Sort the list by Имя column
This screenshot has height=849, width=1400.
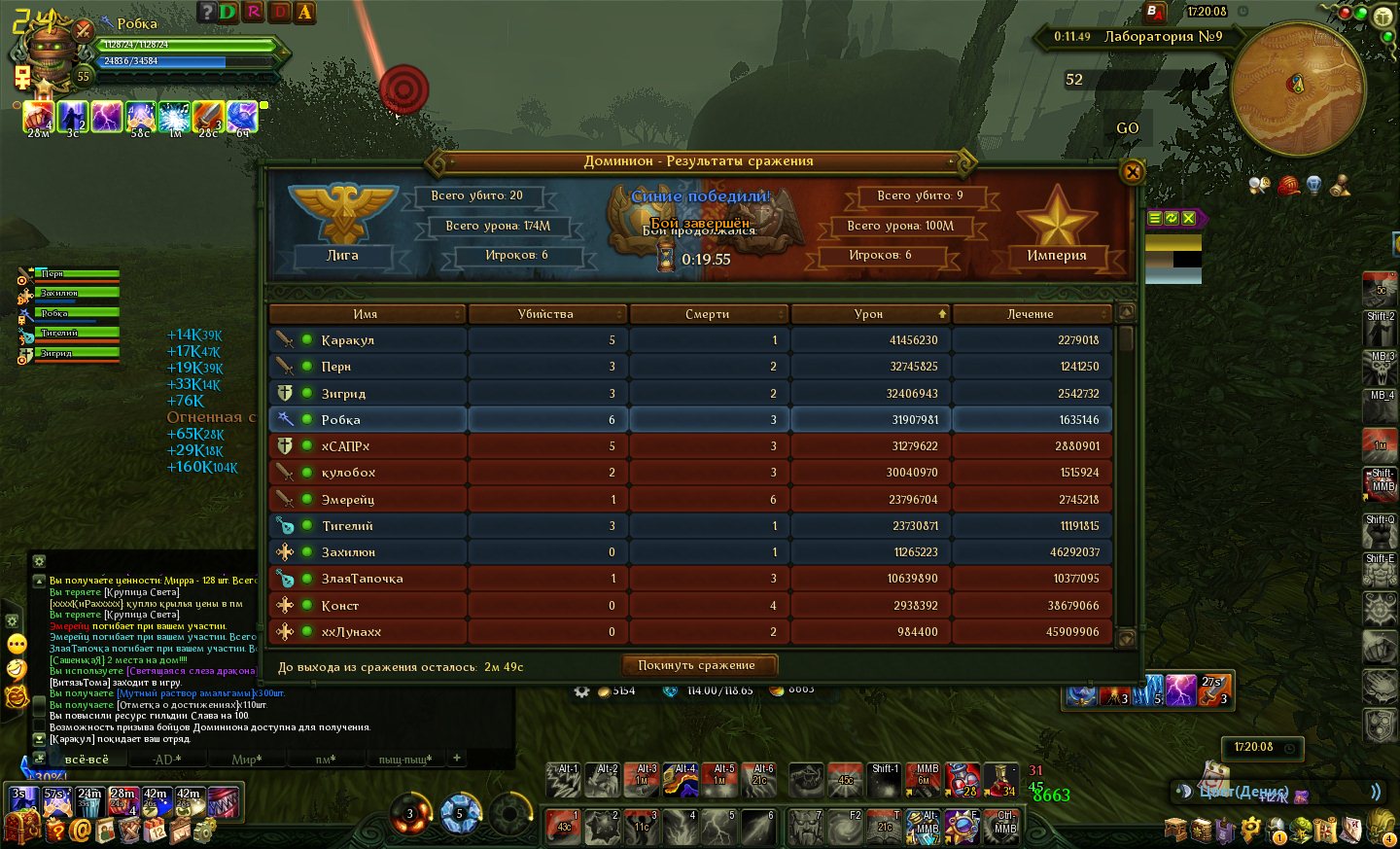366,314
